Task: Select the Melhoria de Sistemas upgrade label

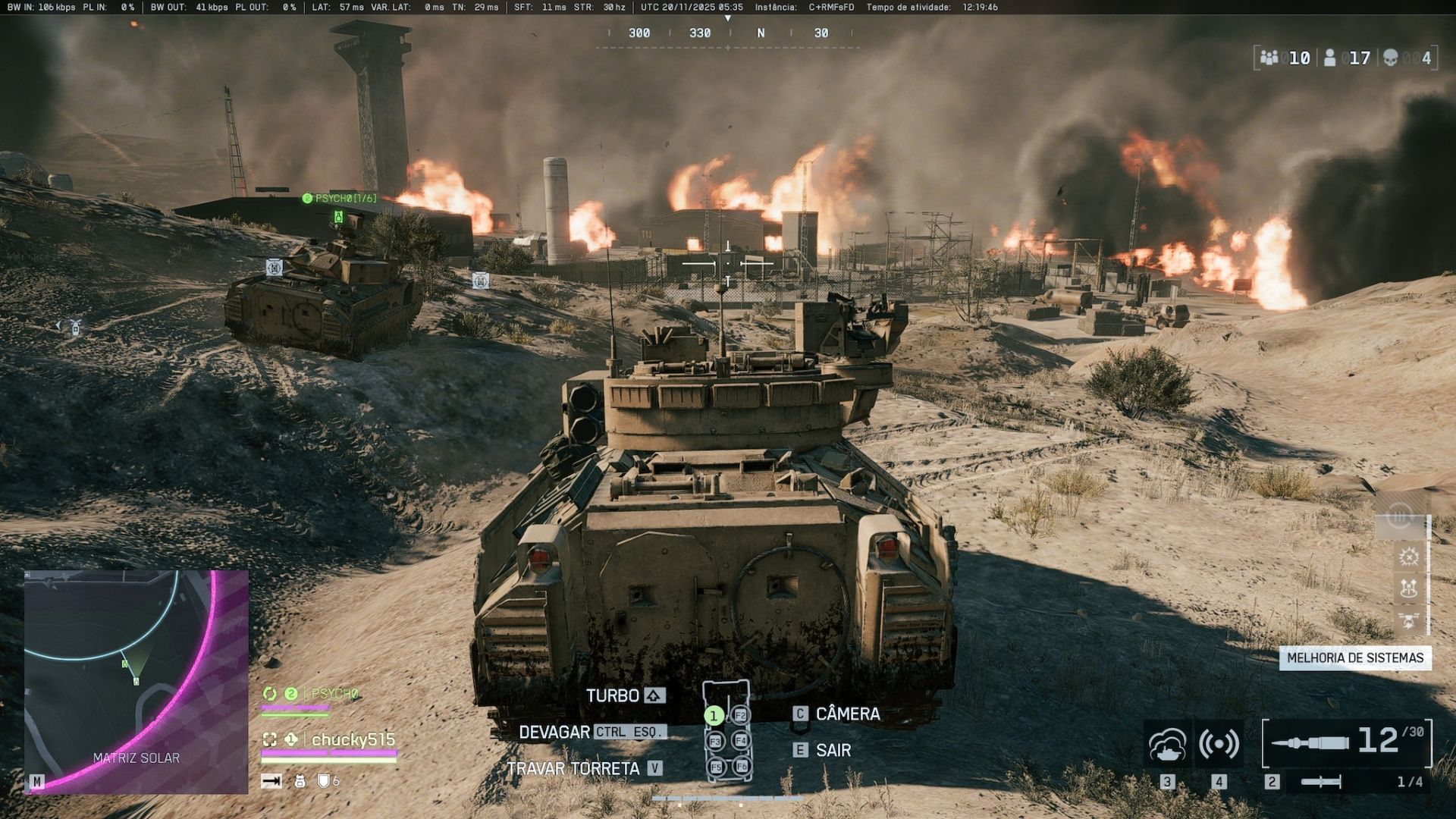Action: (x=1355, y=657)
